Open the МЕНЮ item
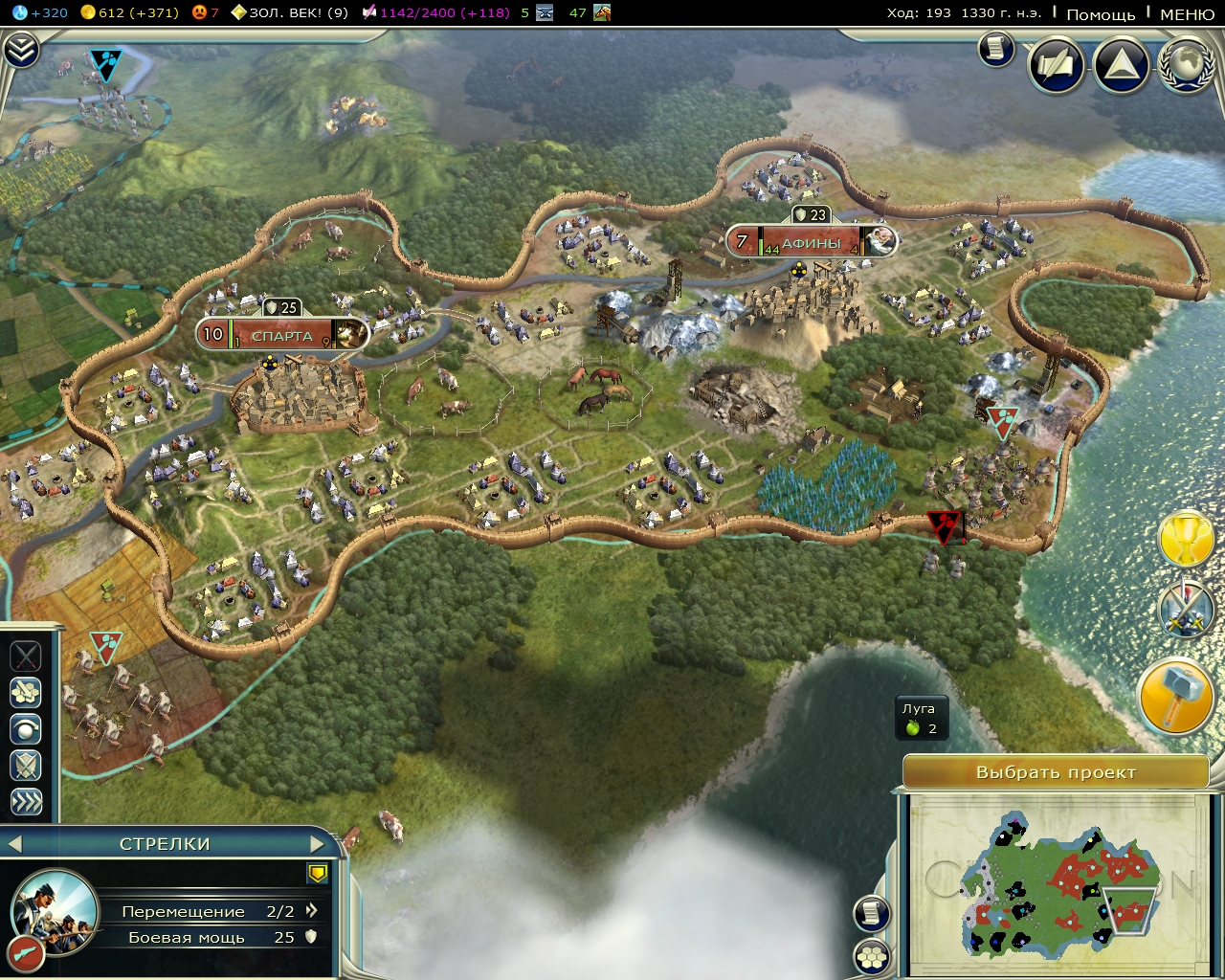The image size is (1225, 980). click(1186, 15)
